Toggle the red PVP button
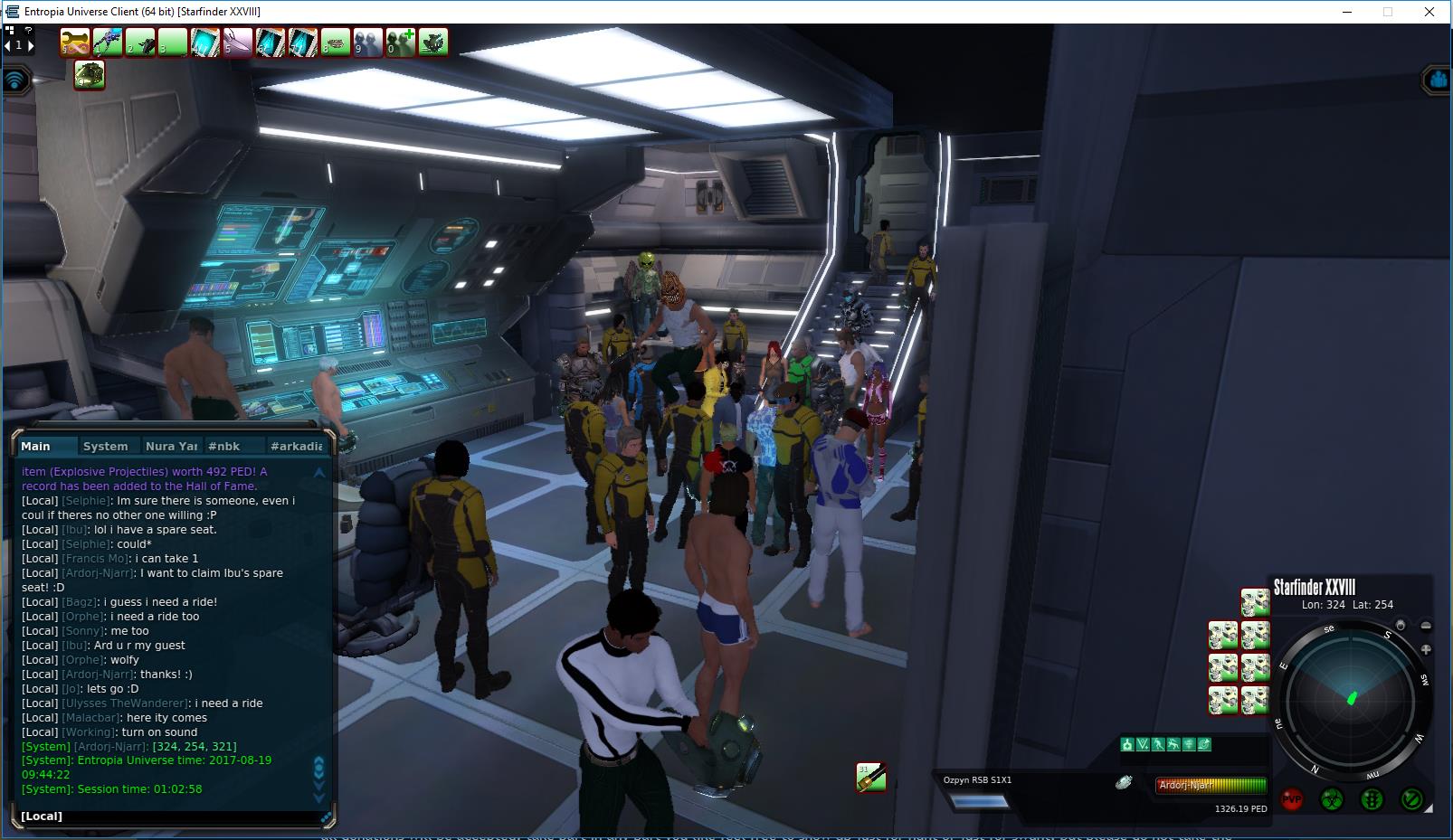This screenshot has width=1453, height=840. (1291, 799)
